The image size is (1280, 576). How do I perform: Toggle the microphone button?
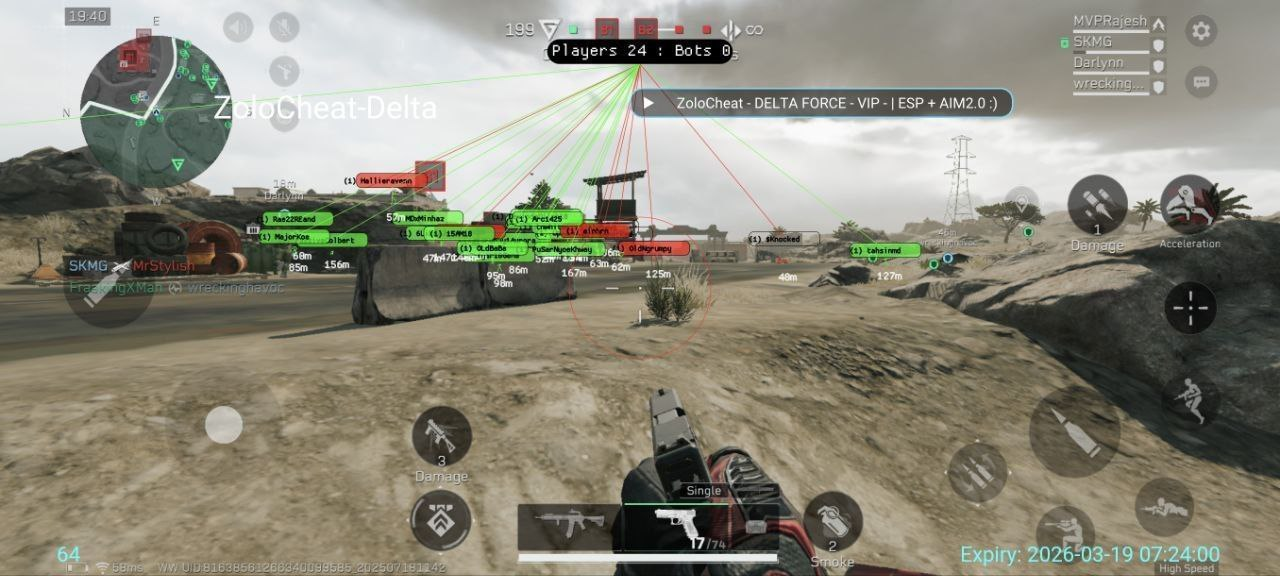click(285, 28)
